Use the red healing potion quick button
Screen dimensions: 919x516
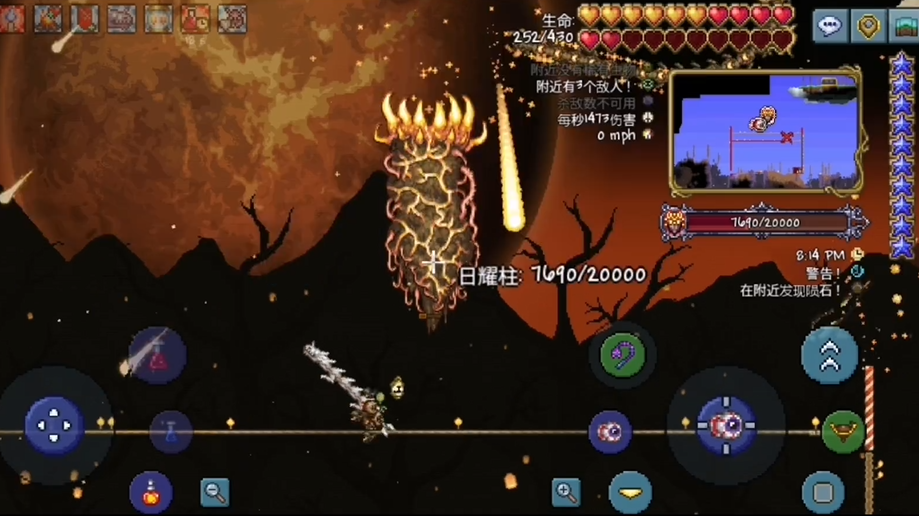click(156, 355)
